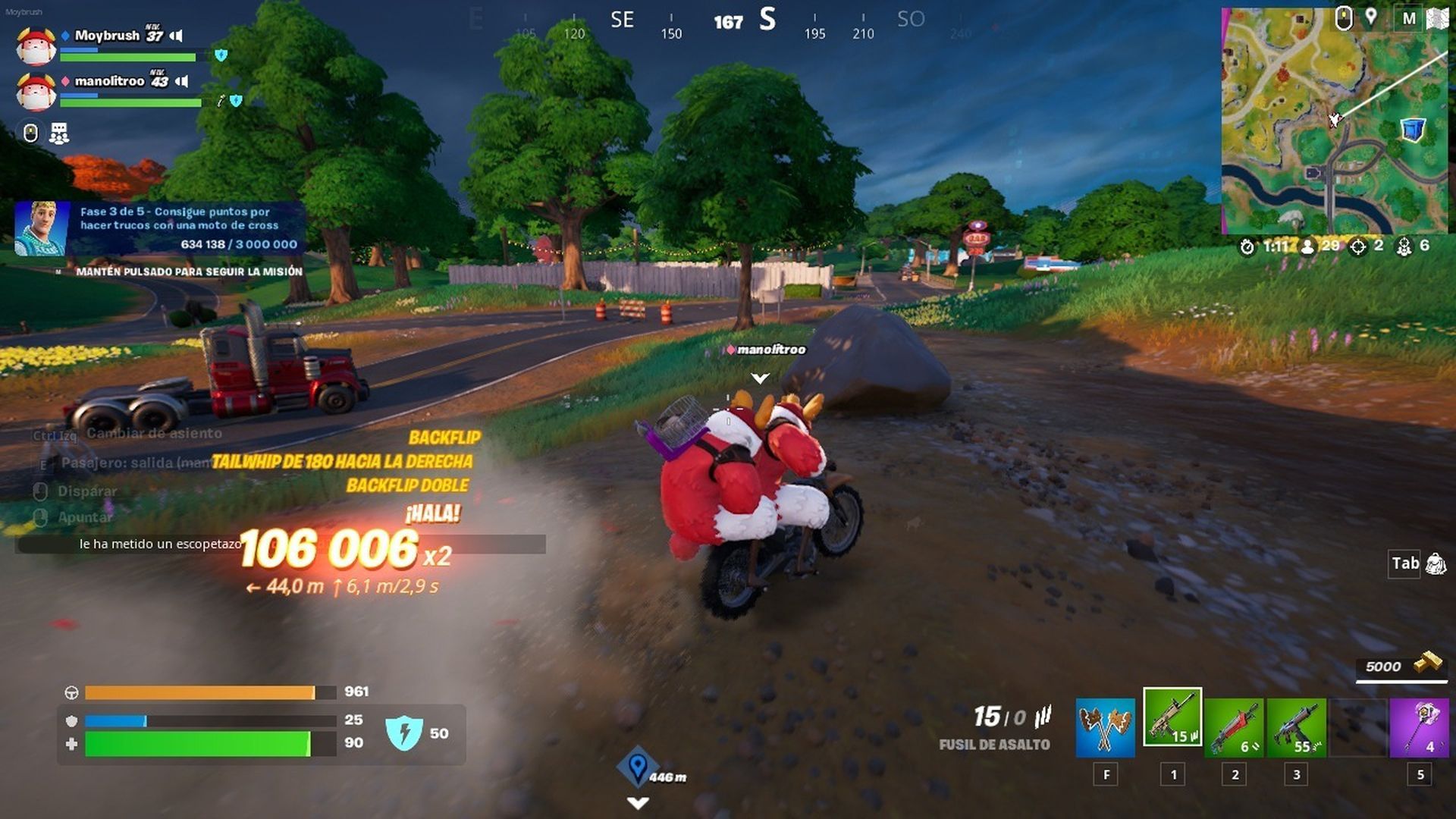1456x819 pixels.
Task: Mute Moybrush's voice chat speaker icon
Action: 176,36
